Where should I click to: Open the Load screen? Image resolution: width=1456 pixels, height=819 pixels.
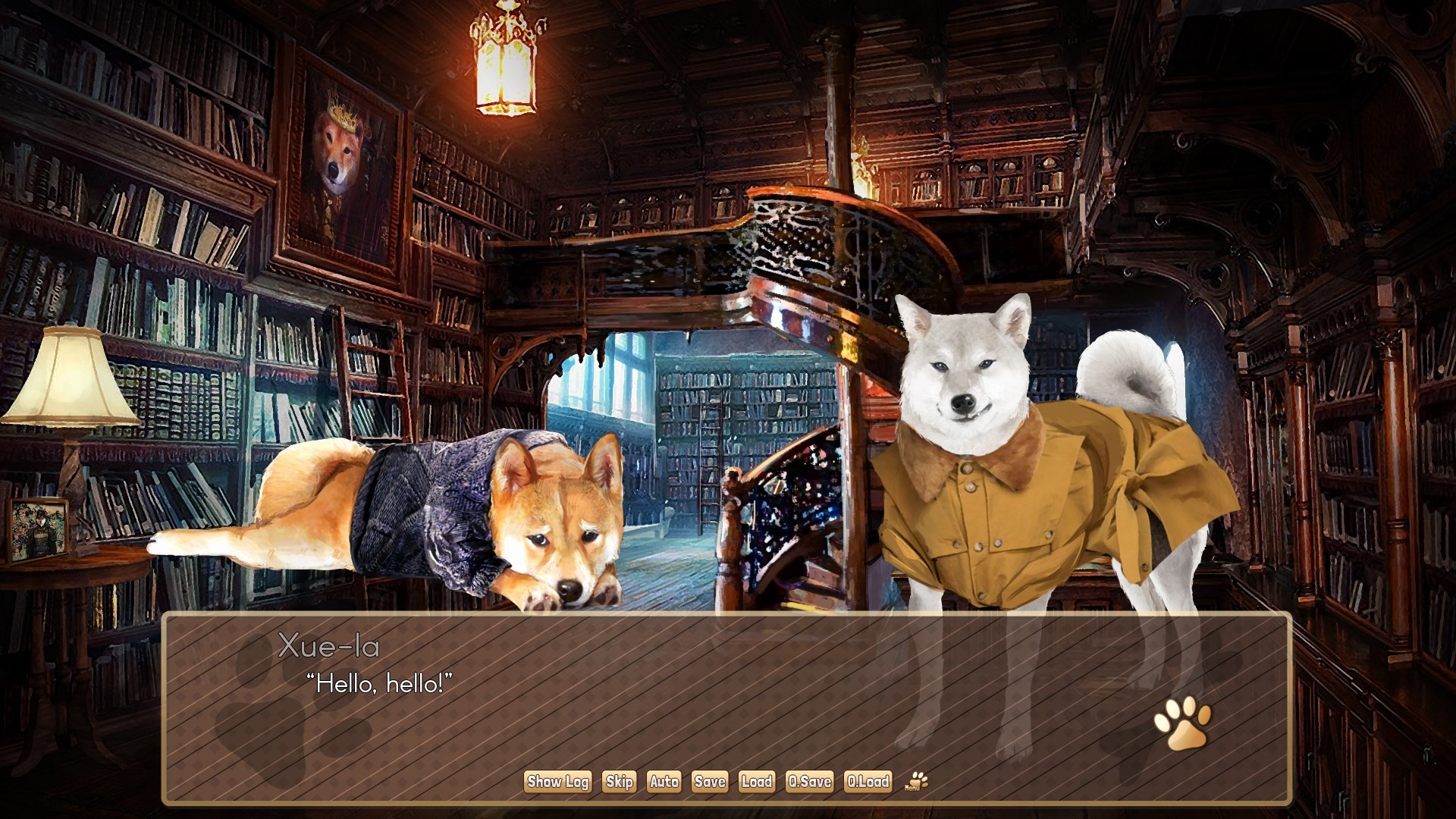click(x=758, y=782)
